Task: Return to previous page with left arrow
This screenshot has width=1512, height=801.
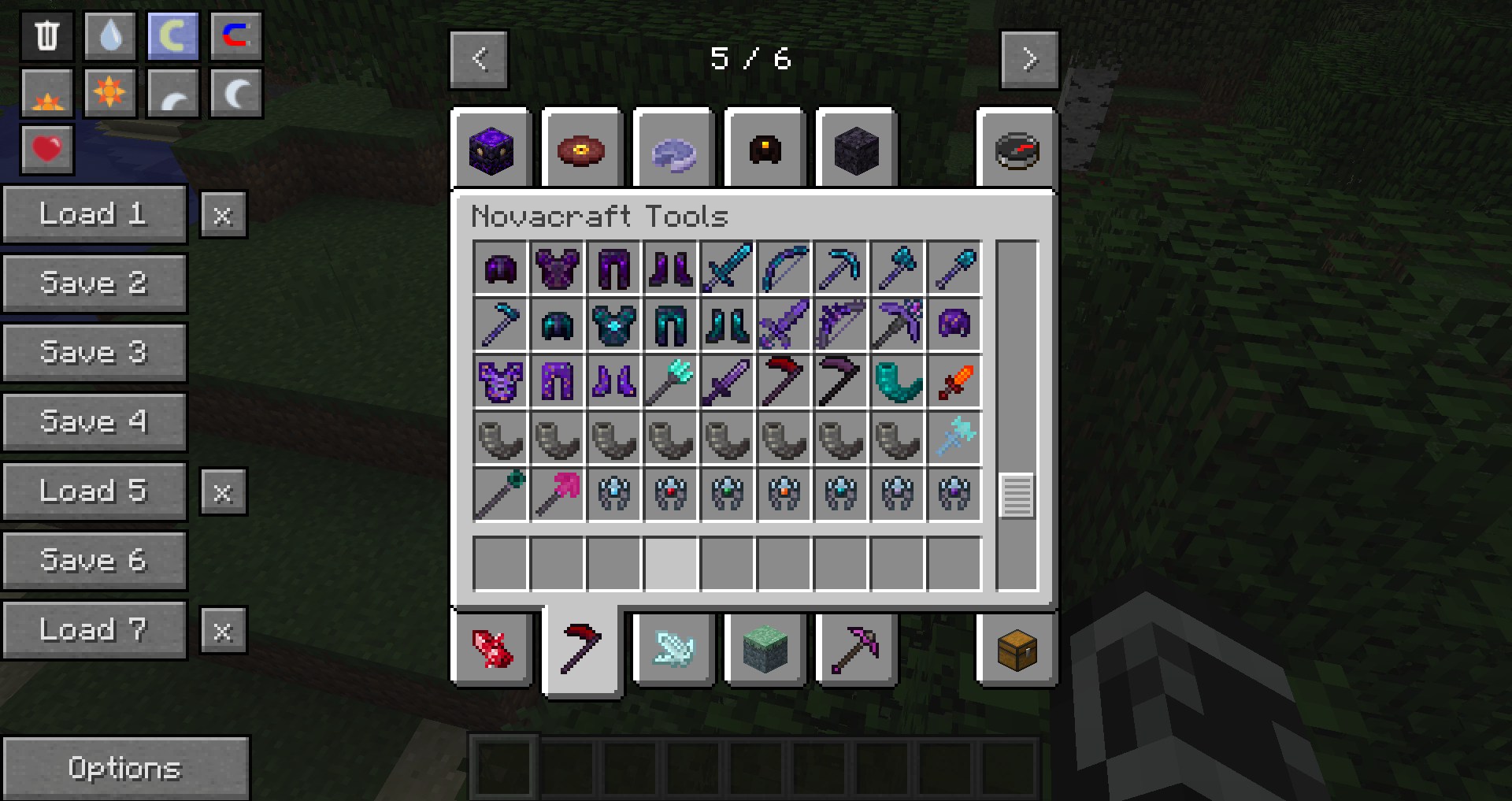Action: [x=478, y=58]
